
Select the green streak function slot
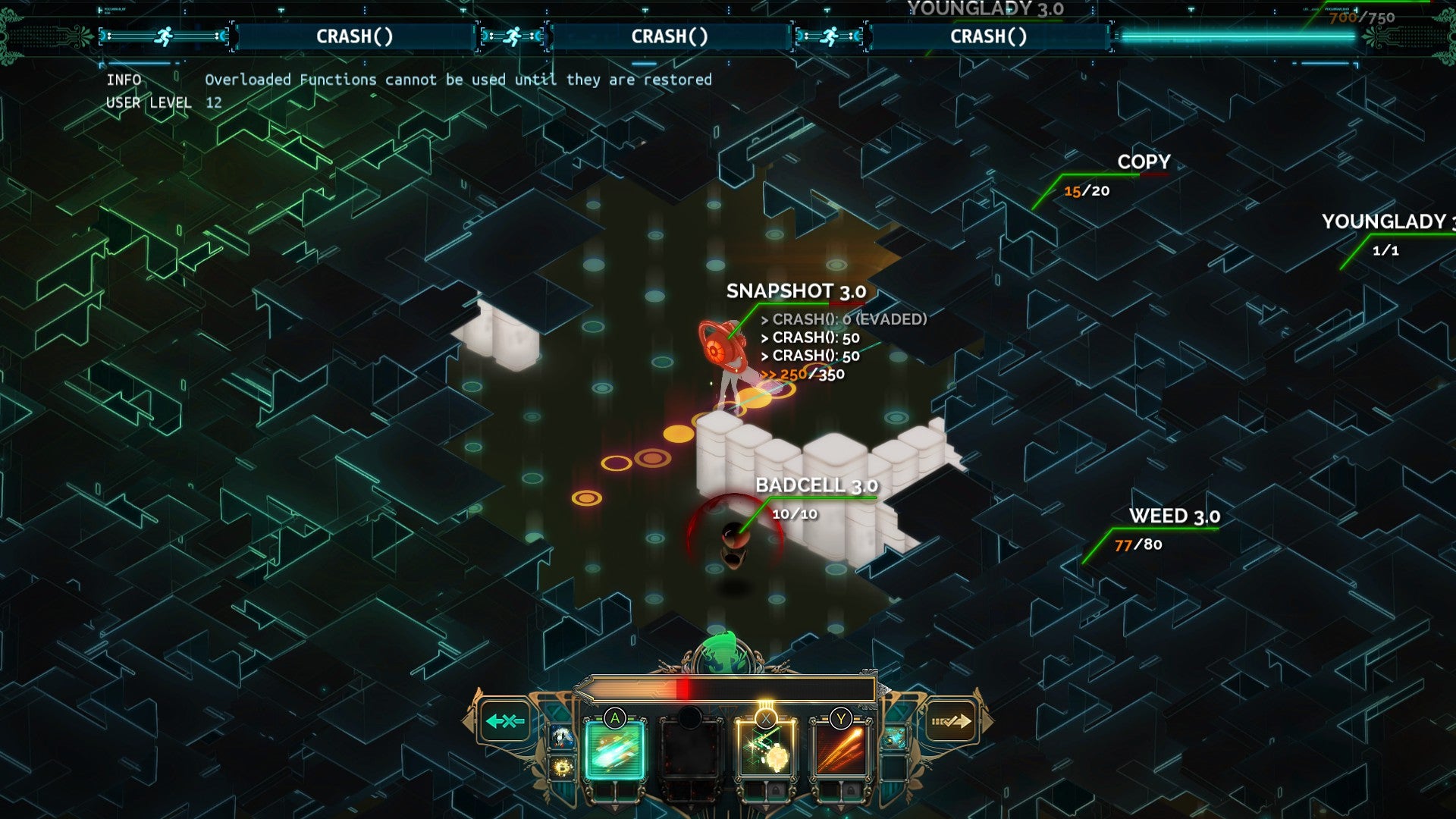(615, 750)
